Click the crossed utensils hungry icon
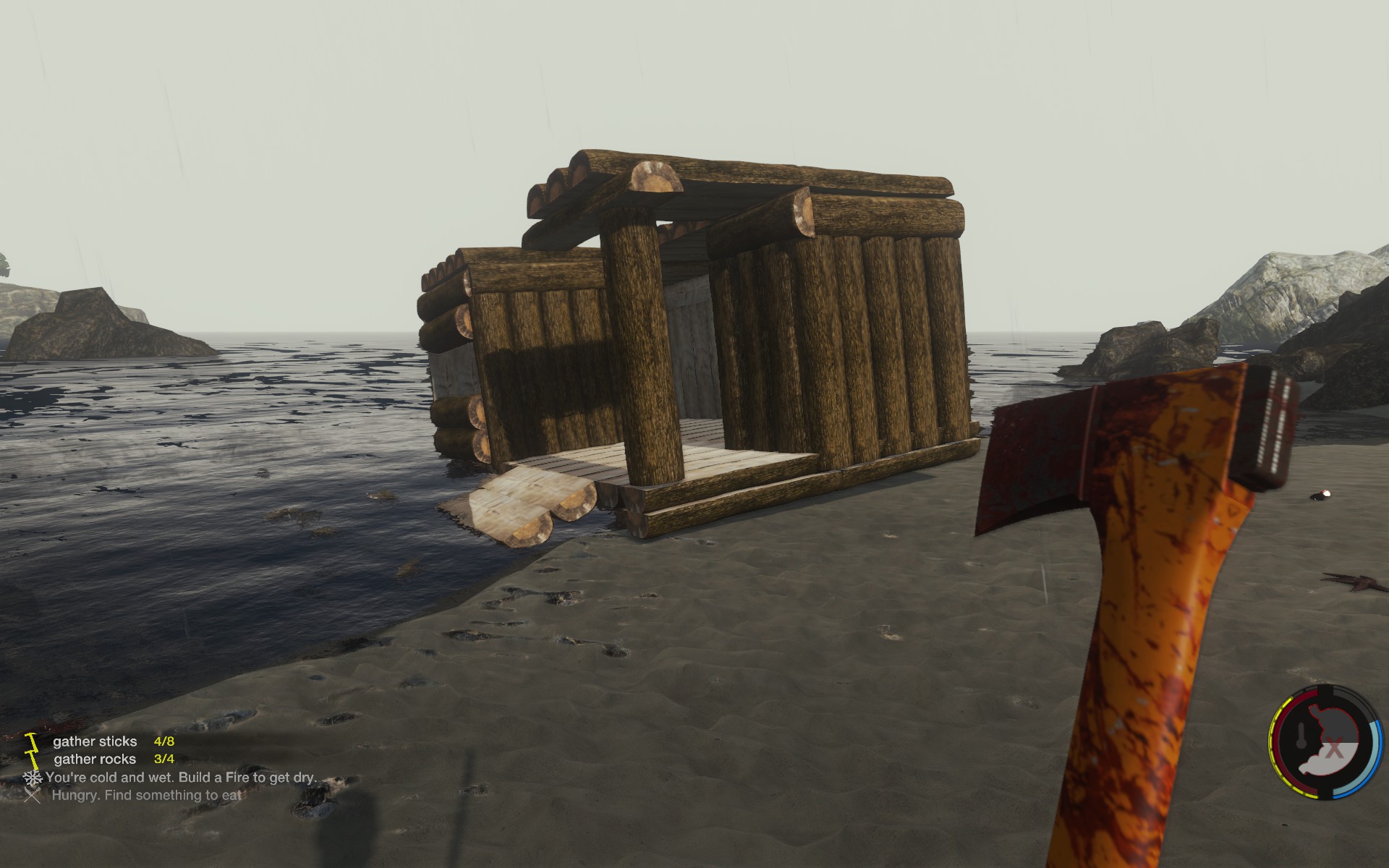1389x868 pixels. (x=32, y=796)
